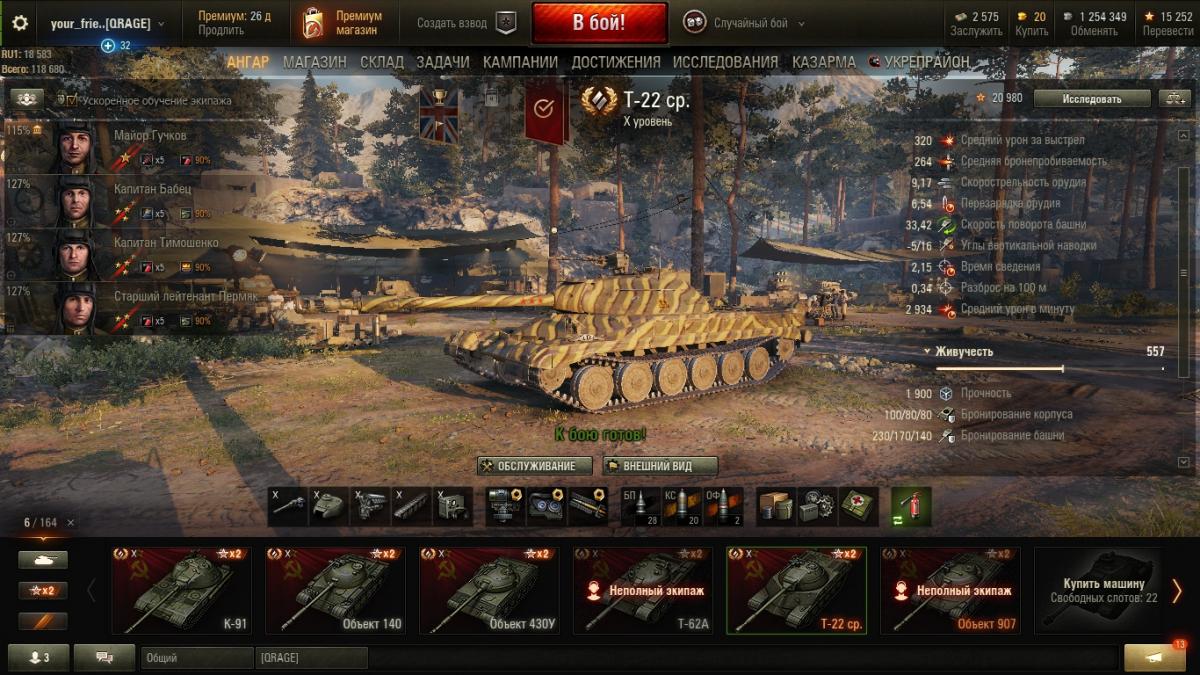Open the «Случайный бой» battle mode dropdown
Screen dimensions: 1200x675
[745, 23]
